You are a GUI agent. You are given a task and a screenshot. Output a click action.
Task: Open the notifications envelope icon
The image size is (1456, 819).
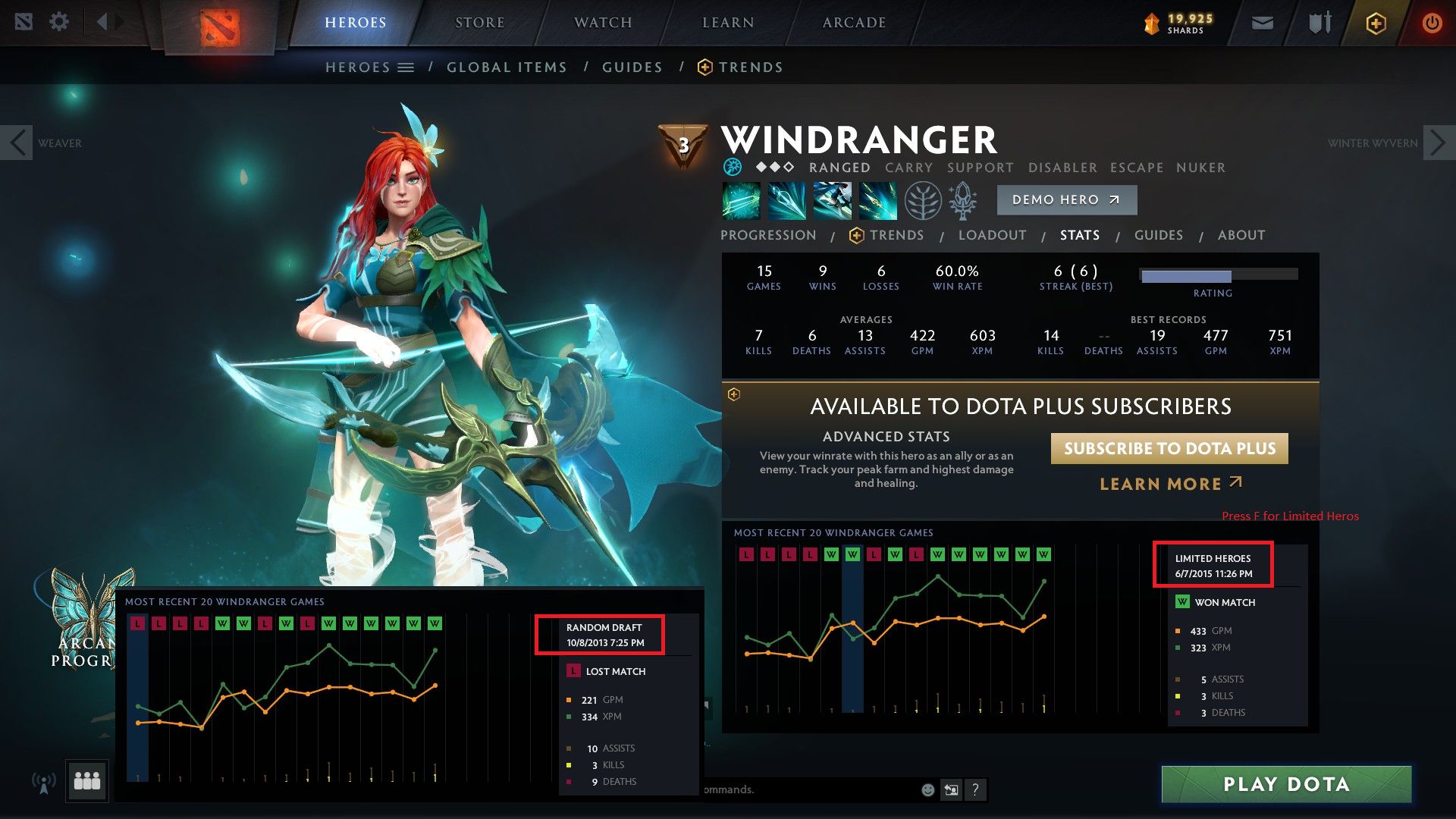pyautogui.click(x=1262, y=23)
